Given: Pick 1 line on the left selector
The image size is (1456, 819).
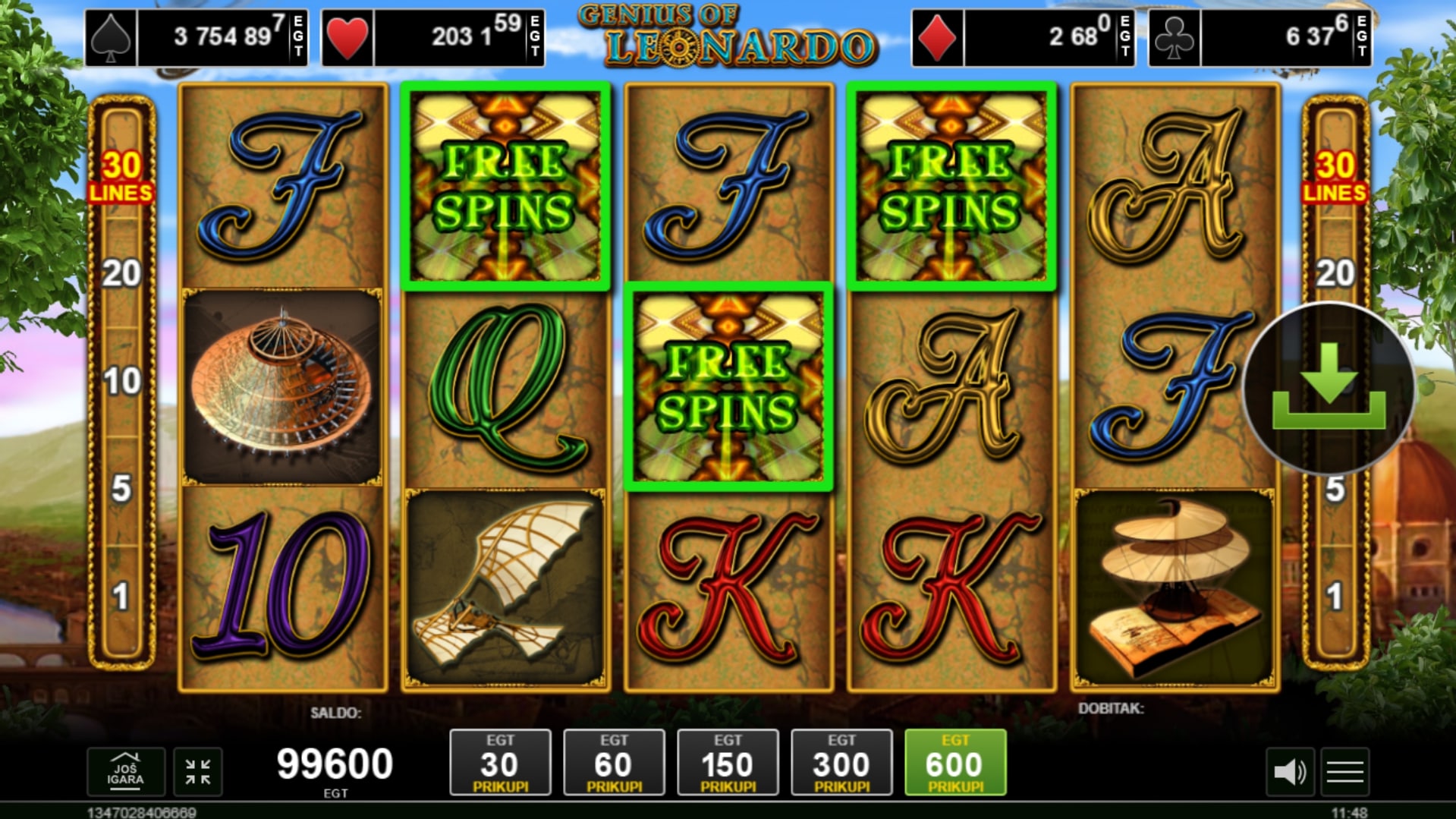Looking at the screenshot, I should coord(121,597).
